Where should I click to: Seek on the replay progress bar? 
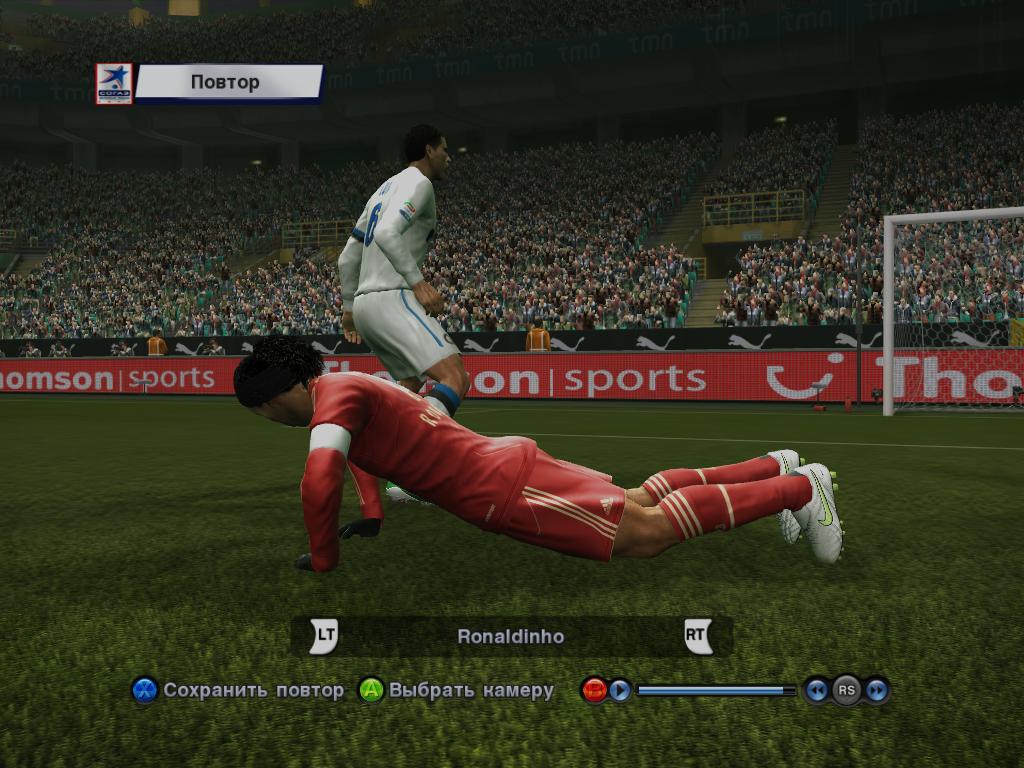point(714,690)
